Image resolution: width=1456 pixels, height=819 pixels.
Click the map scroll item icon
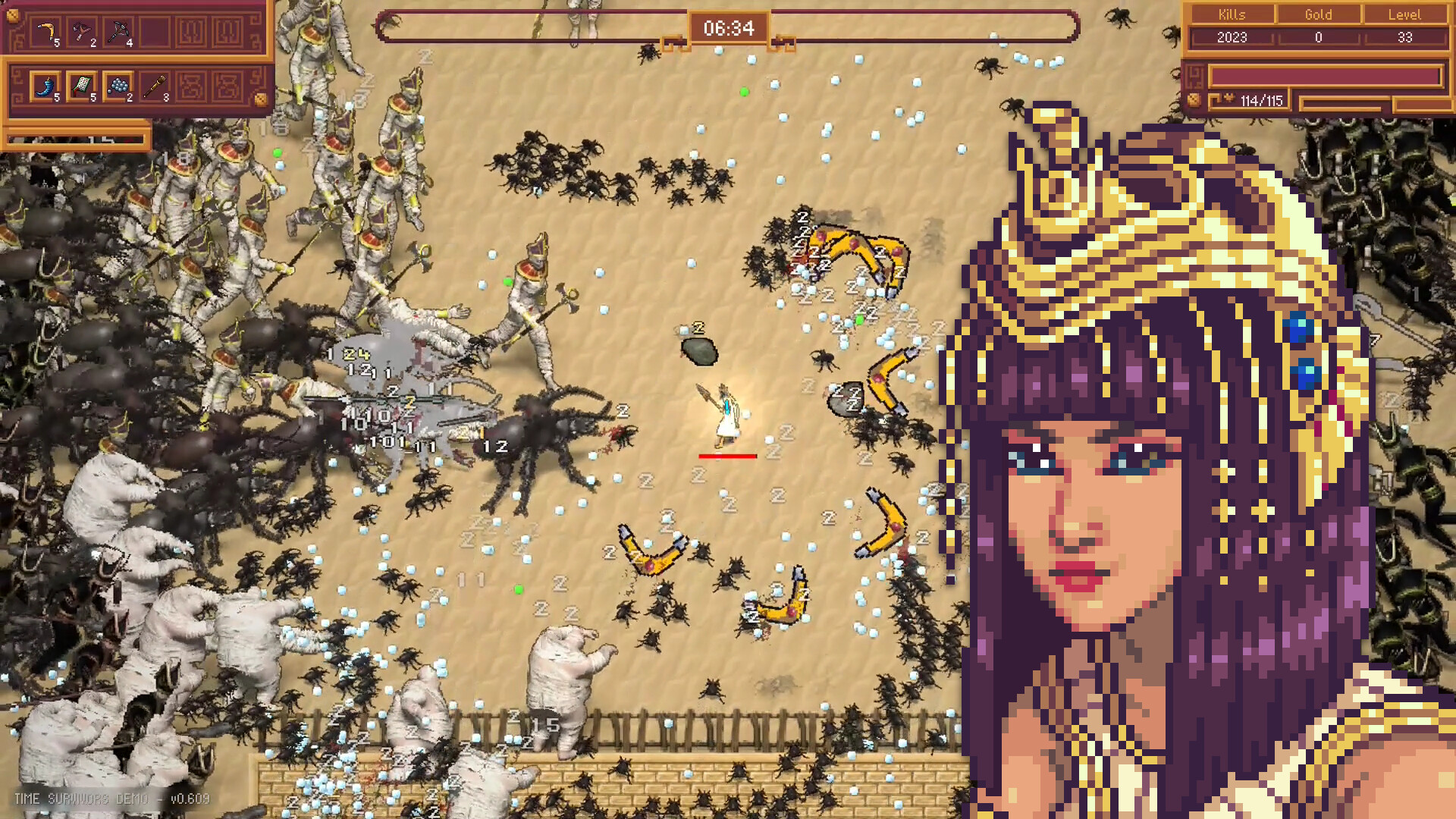click(x=80, y=83)
